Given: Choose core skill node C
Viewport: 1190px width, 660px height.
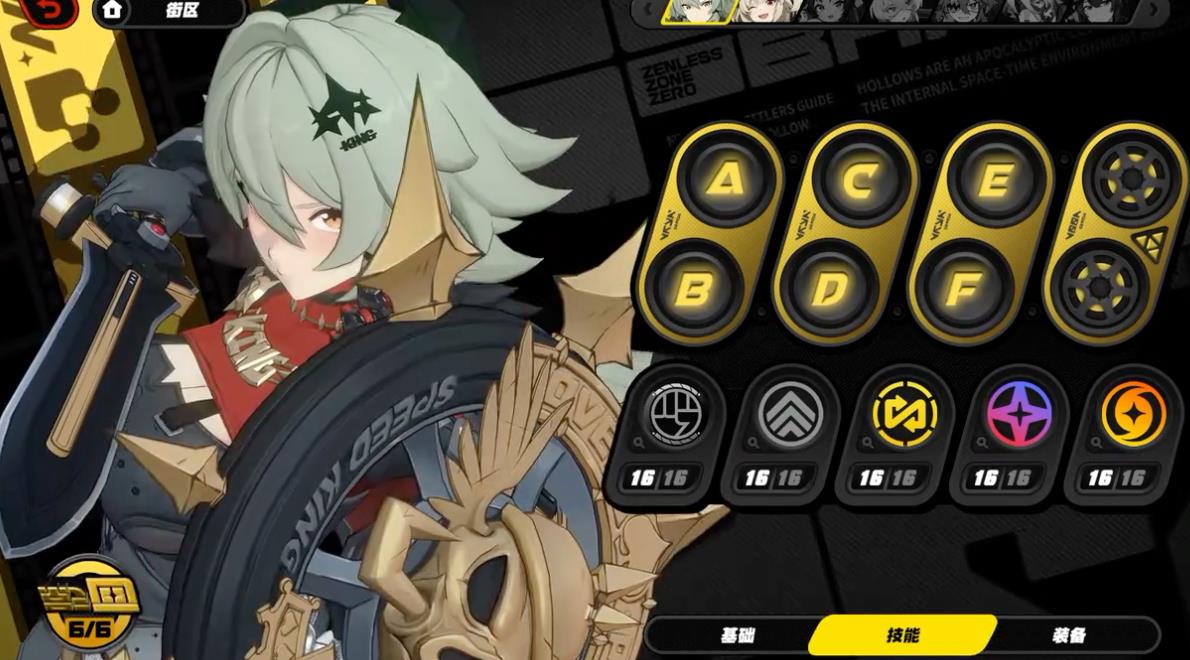Looking at the screenshot, I should tap(859, 180).
